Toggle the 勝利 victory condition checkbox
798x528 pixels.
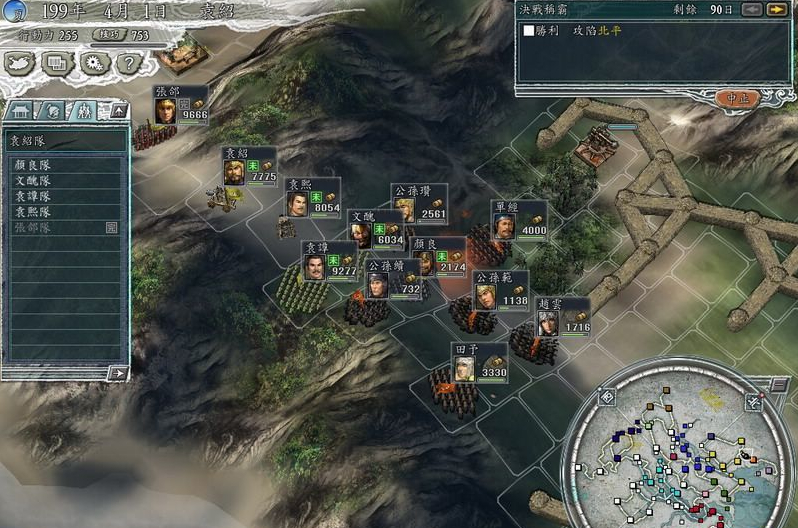530,31
